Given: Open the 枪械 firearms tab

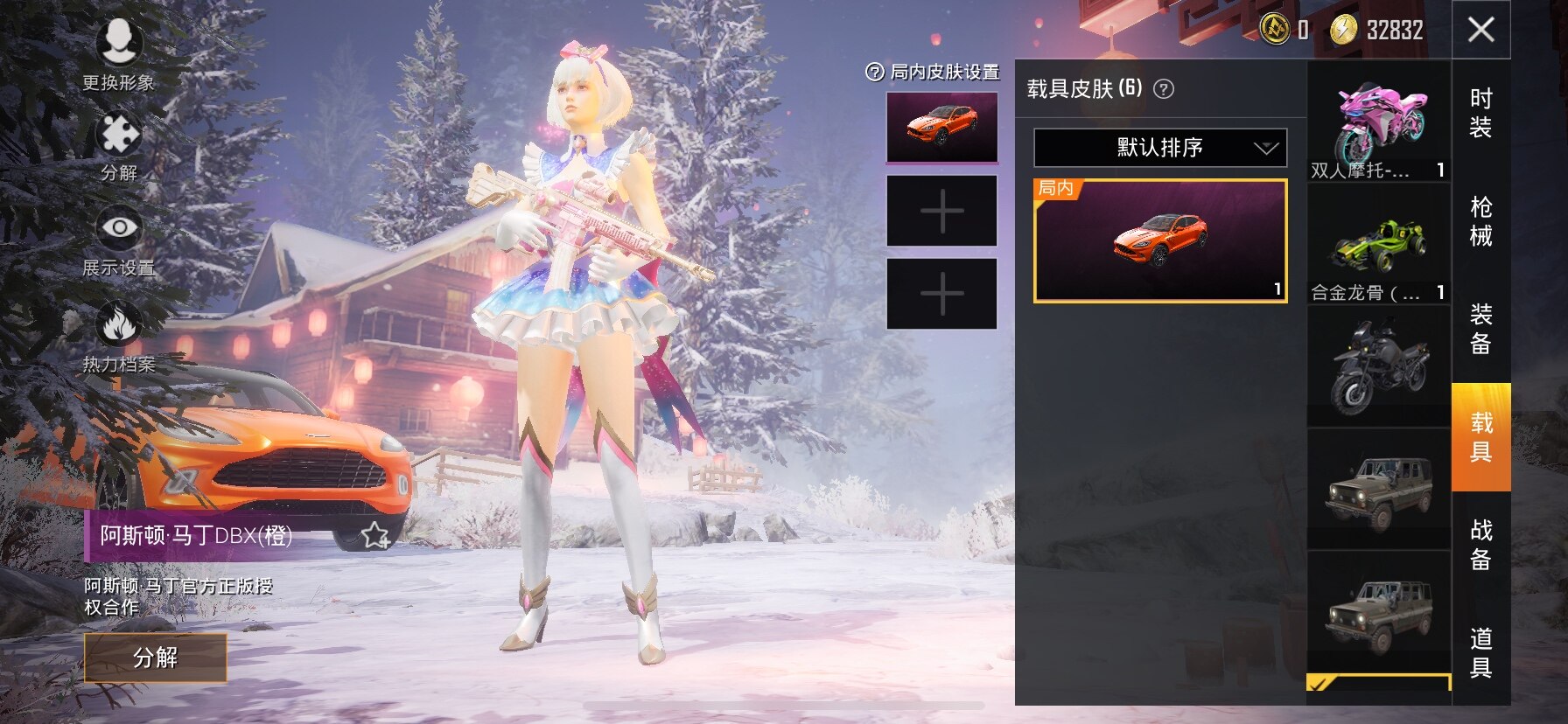Looking at the screenshot, I should tap(1480, 221).
